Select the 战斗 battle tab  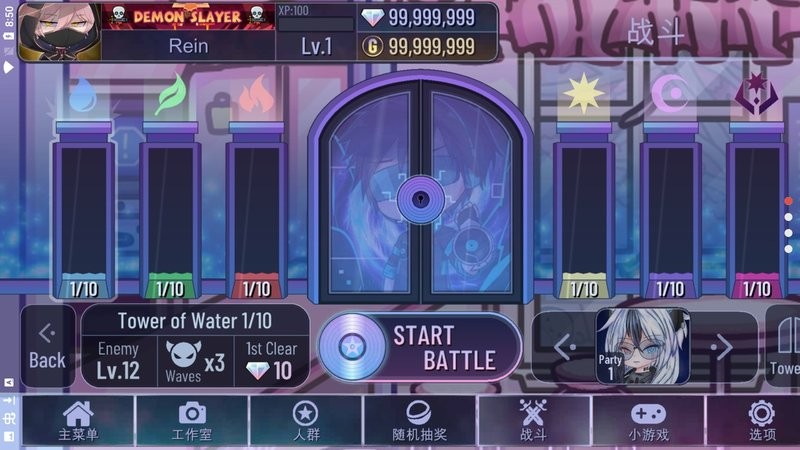click(x=534, y=421)
